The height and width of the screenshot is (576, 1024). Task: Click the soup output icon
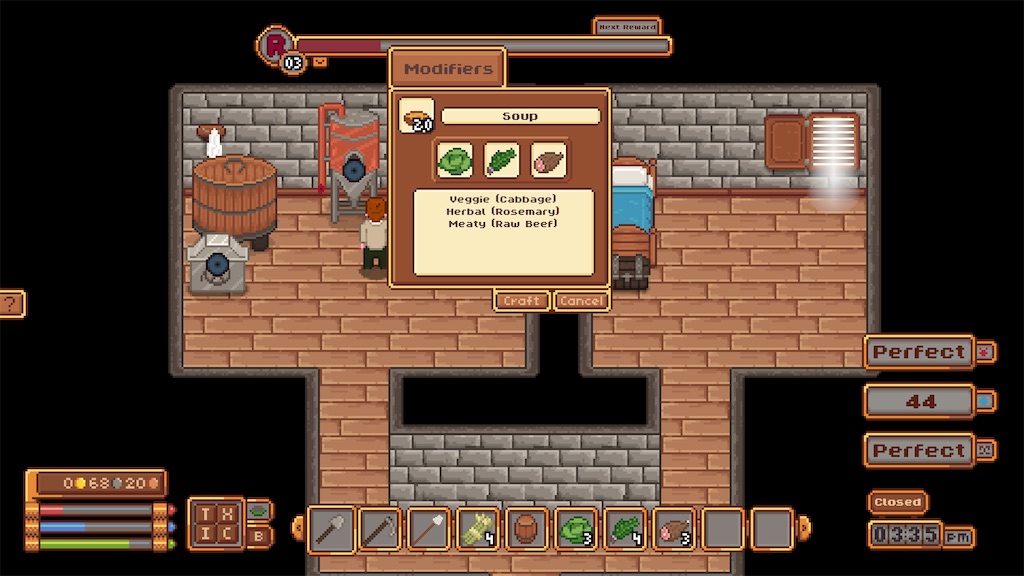(416, 116)
